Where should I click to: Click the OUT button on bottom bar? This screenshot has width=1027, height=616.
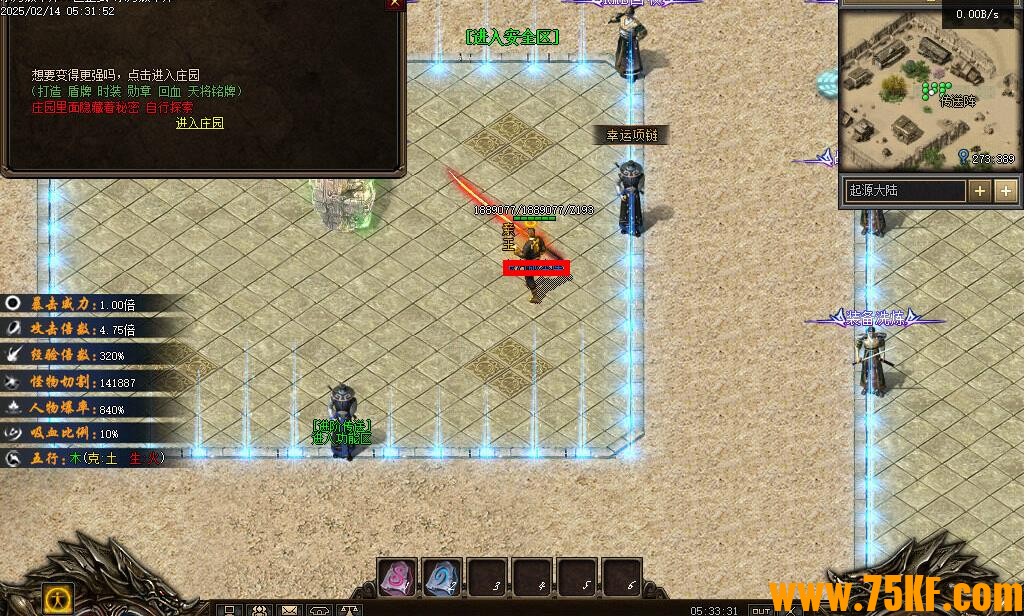click(762, 610)
